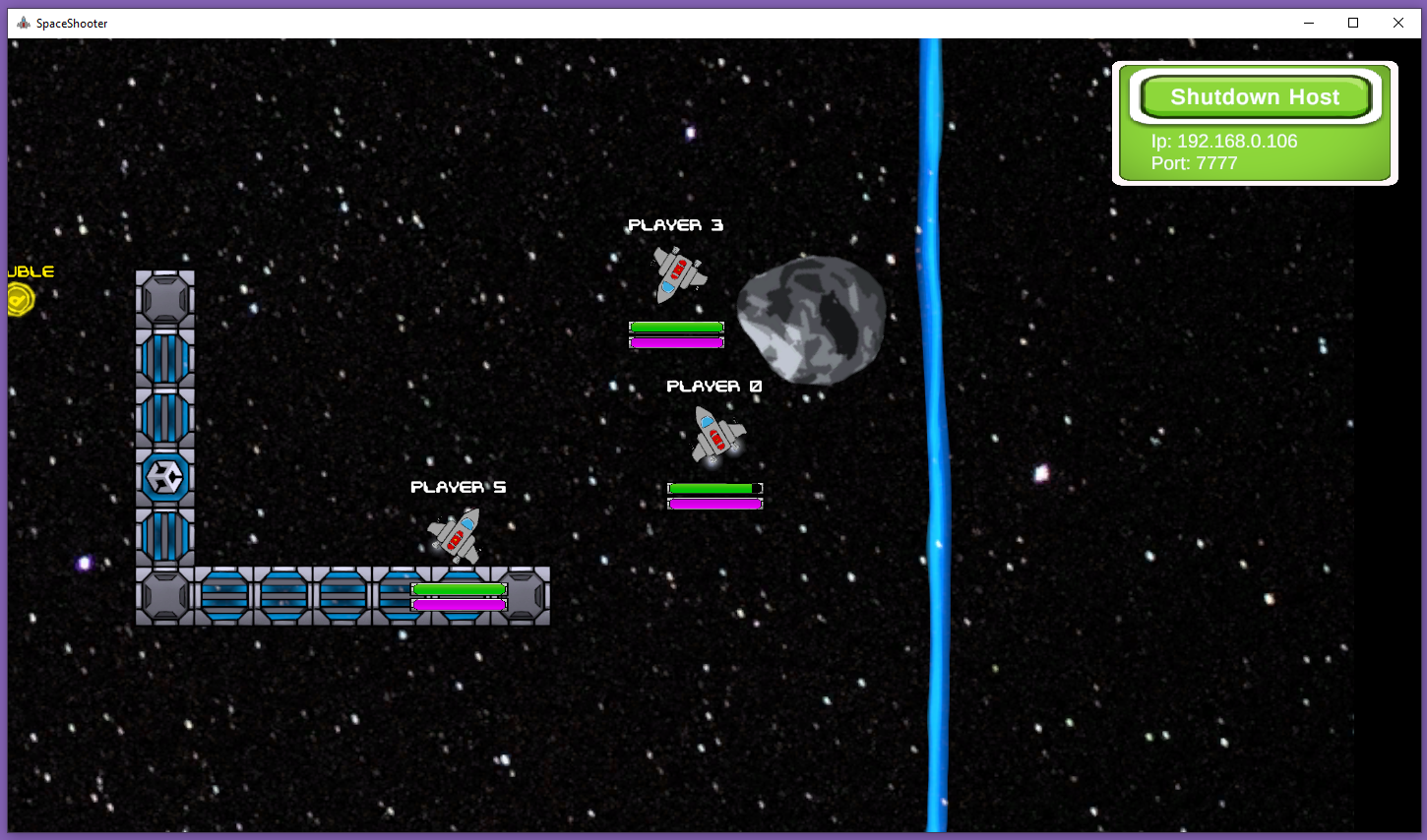Click the PLAYER 0 name label
Viewport: 1427px width, 840px height.
coord(713,386)
